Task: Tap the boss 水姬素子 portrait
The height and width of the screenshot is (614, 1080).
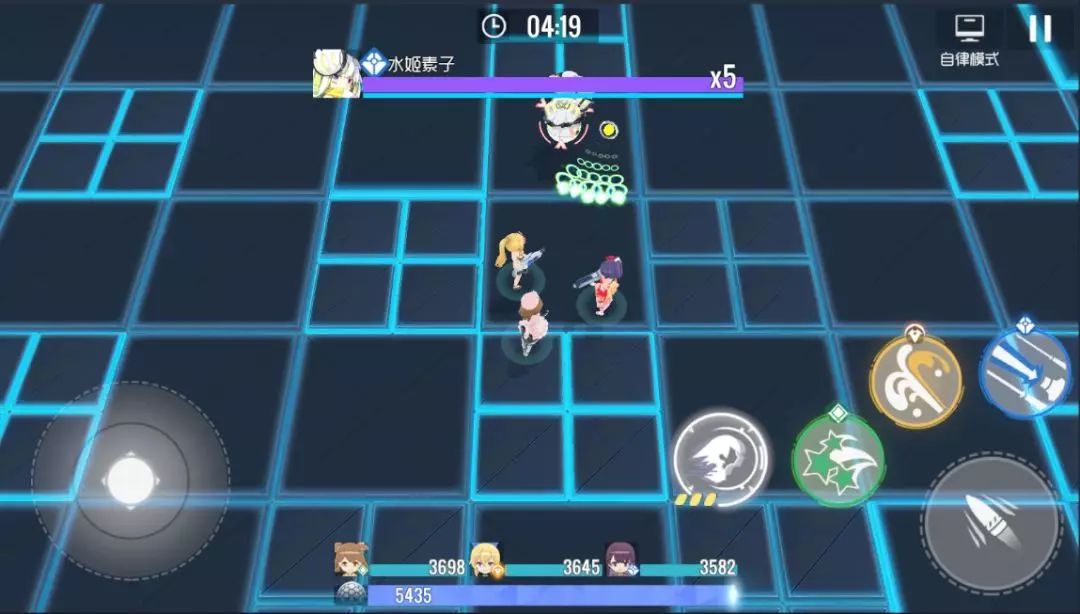Action: [x=336, y=74]
